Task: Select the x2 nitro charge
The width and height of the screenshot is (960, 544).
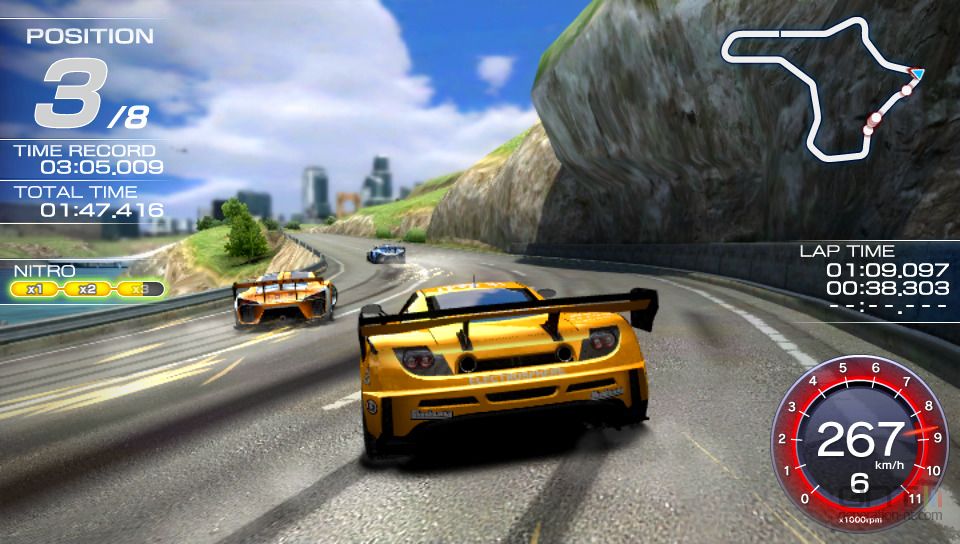Action: [88, 289]
